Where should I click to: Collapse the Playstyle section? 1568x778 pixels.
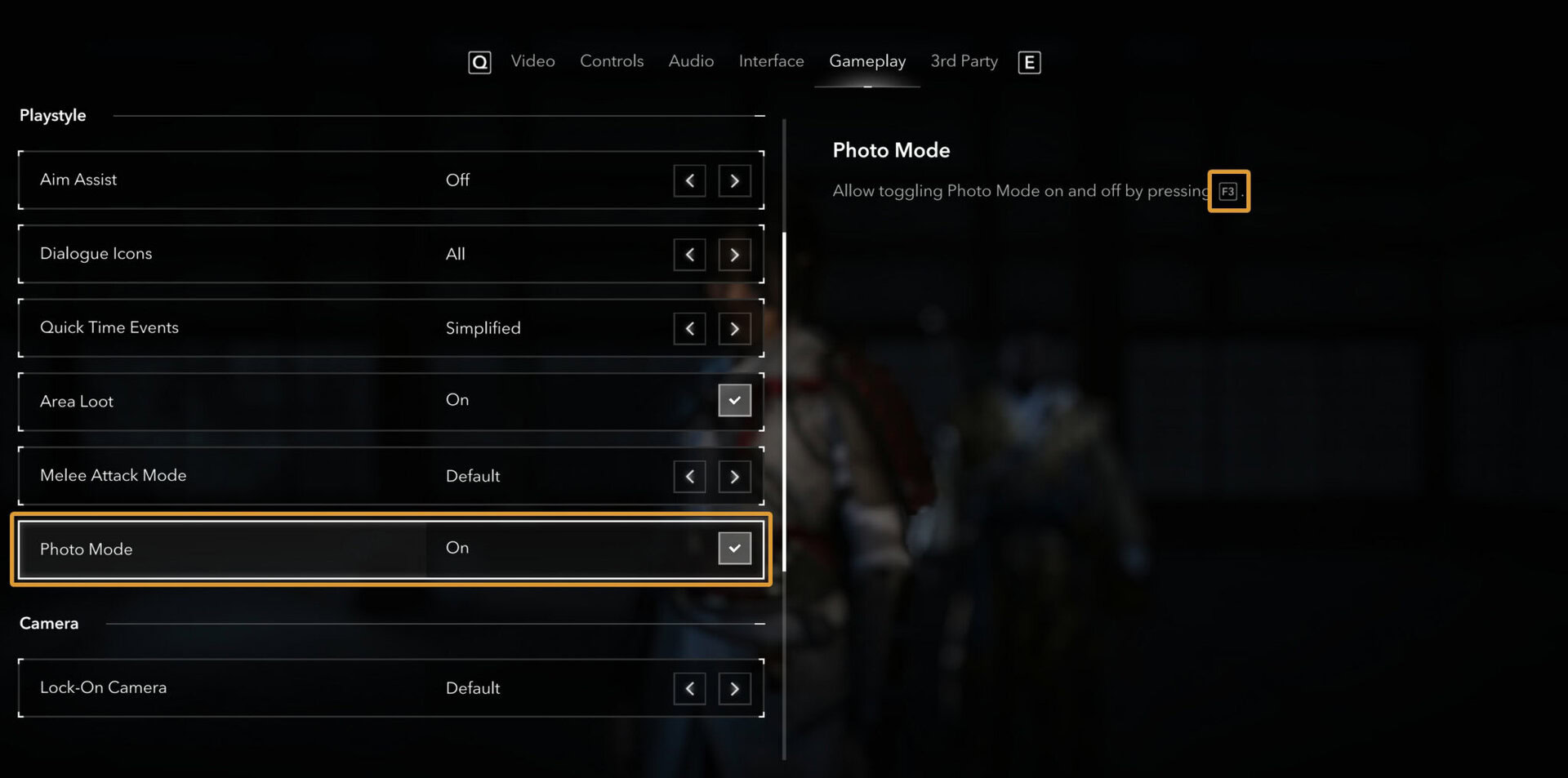pos(759,115)
